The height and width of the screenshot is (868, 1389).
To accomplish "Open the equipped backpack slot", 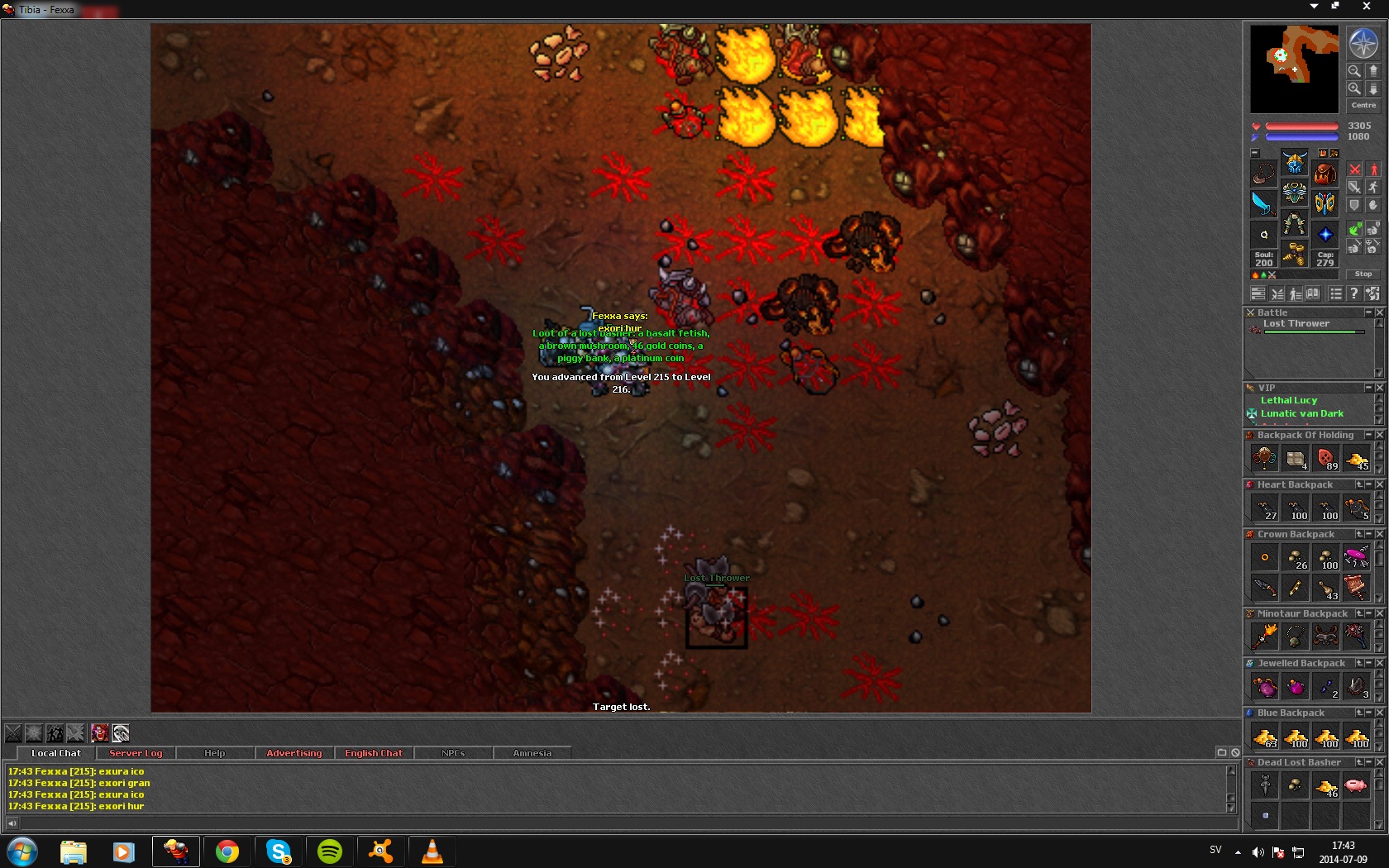I will coord(1325,173).
